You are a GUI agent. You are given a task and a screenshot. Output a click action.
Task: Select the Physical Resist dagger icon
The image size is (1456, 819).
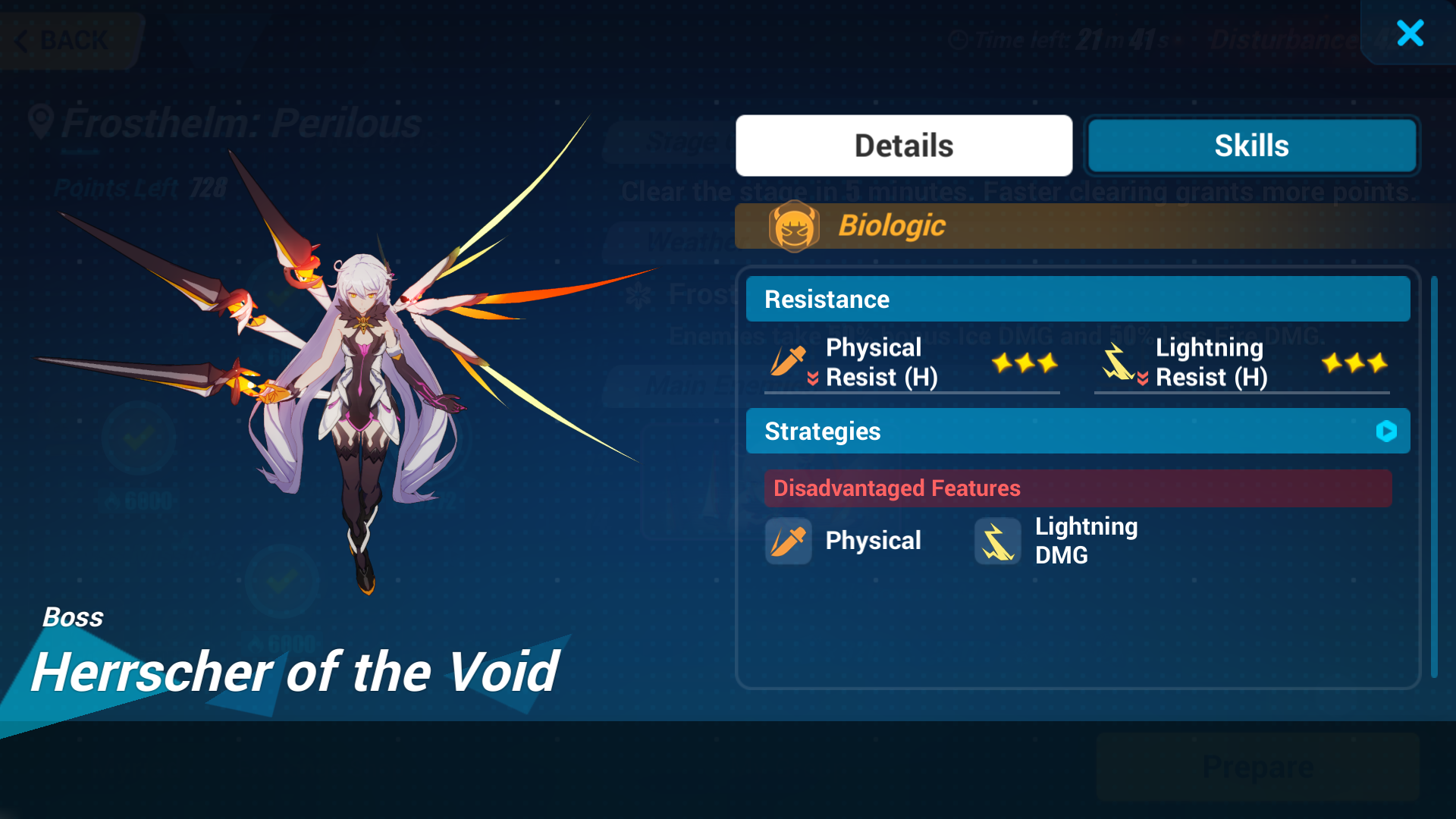(788, 362)
